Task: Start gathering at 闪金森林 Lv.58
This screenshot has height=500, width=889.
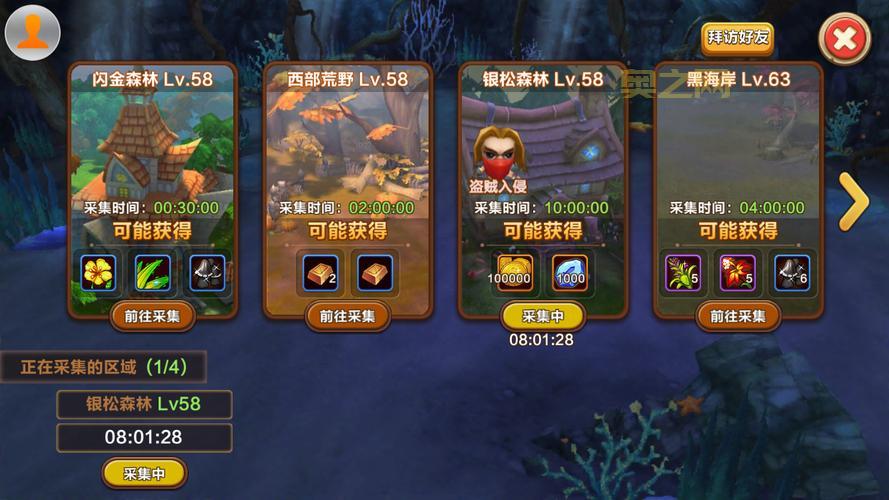Action: (x=152, y=315)
